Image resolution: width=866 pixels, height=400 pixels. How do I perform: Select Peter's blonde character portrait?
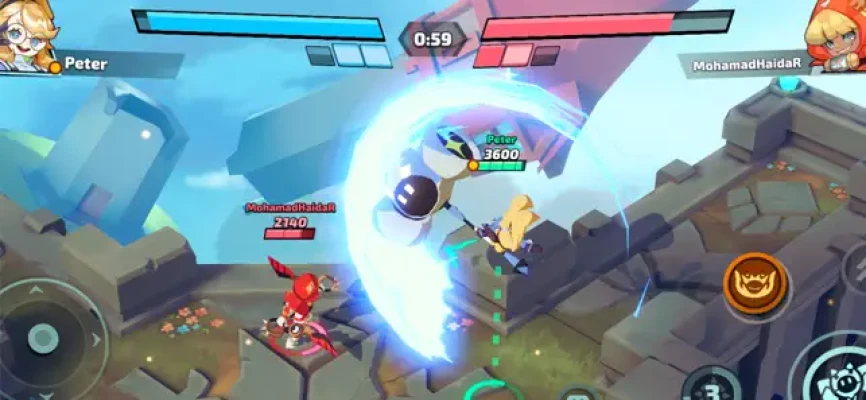(x=24, y=35)
